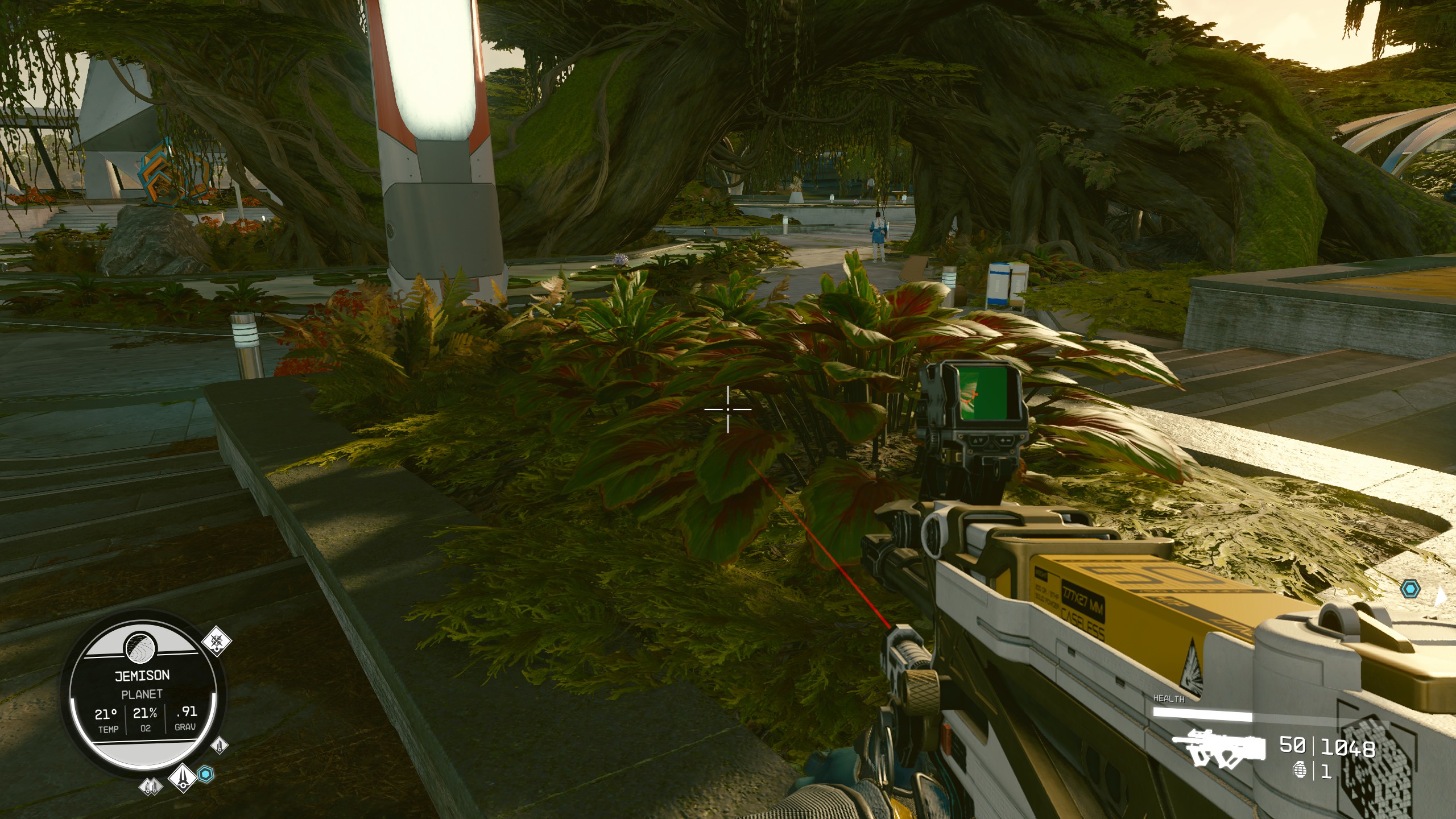The width and height of the screenshot is (1456, 819).
Task: Select the starburst diamond compass marker
Action: (217, 642)
